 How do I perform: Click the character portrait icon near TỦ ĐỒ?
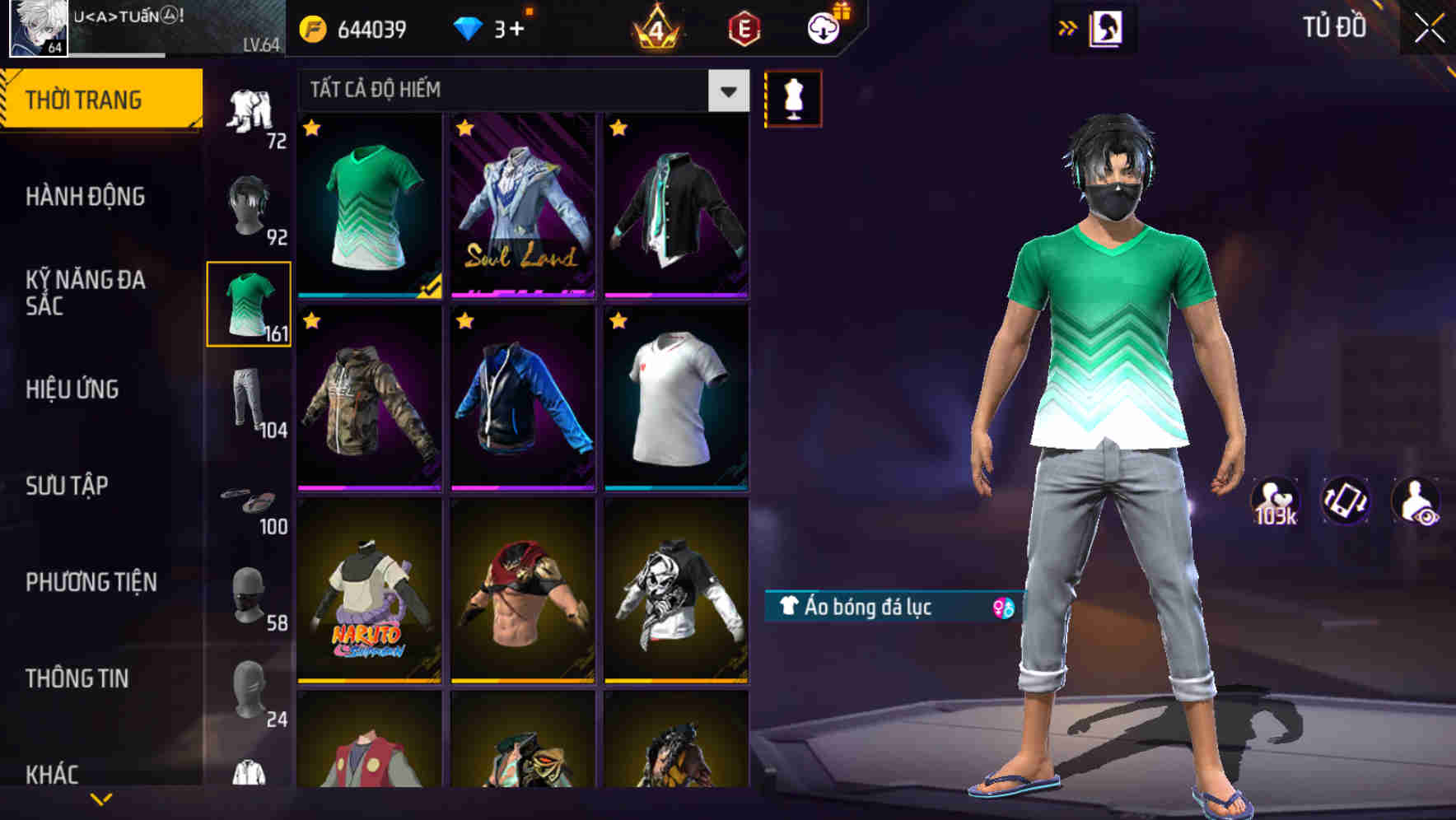point(1108,27)
